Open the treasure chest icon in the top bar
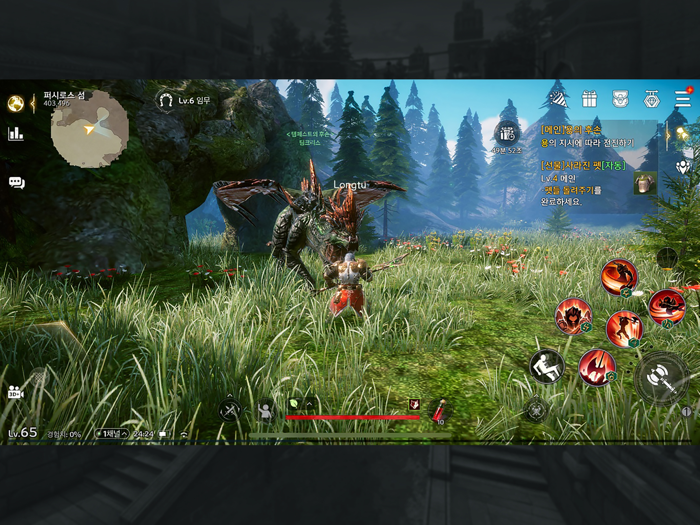700x525 pixels. [x=620, y=98]
